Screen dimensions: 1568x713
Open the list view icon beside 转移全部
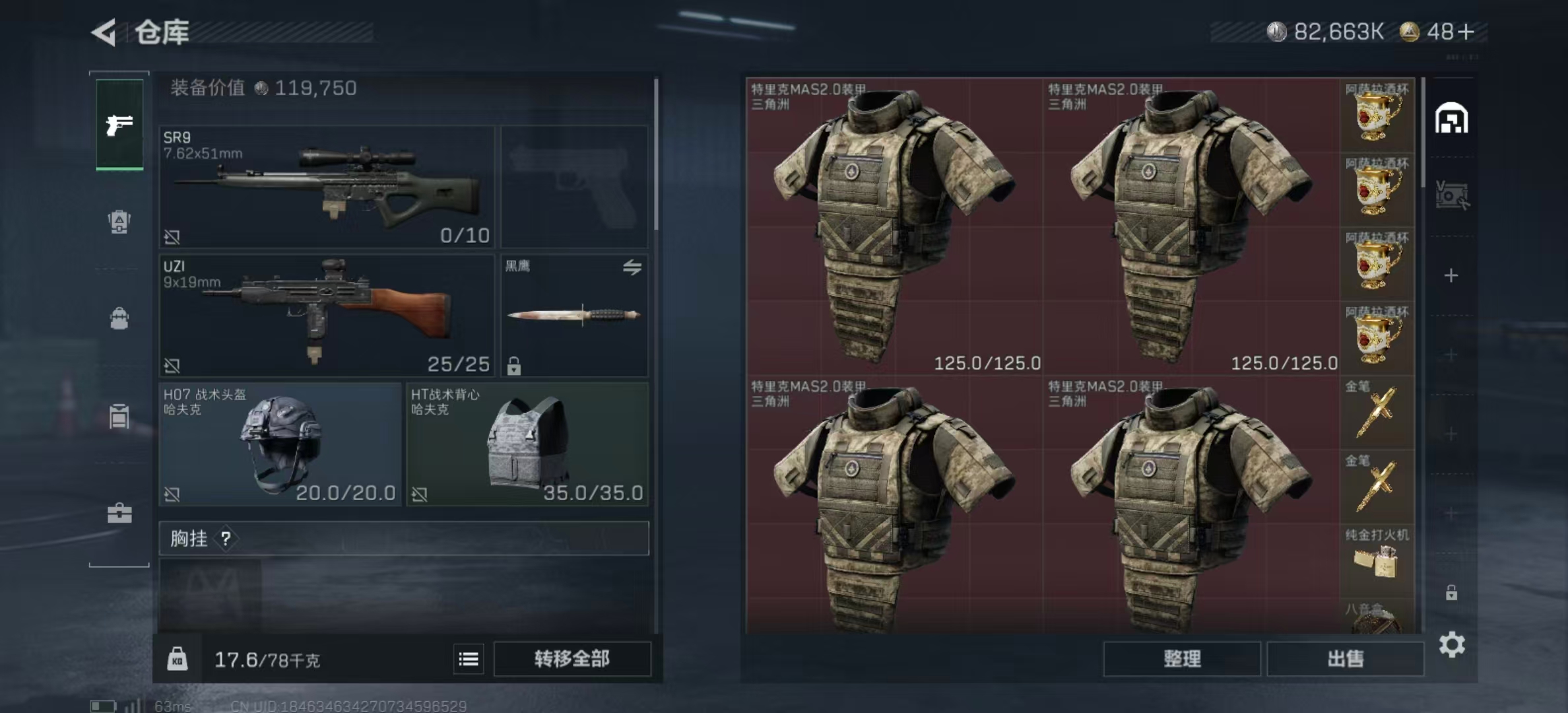pyautogui.click(x=469, y=660)
